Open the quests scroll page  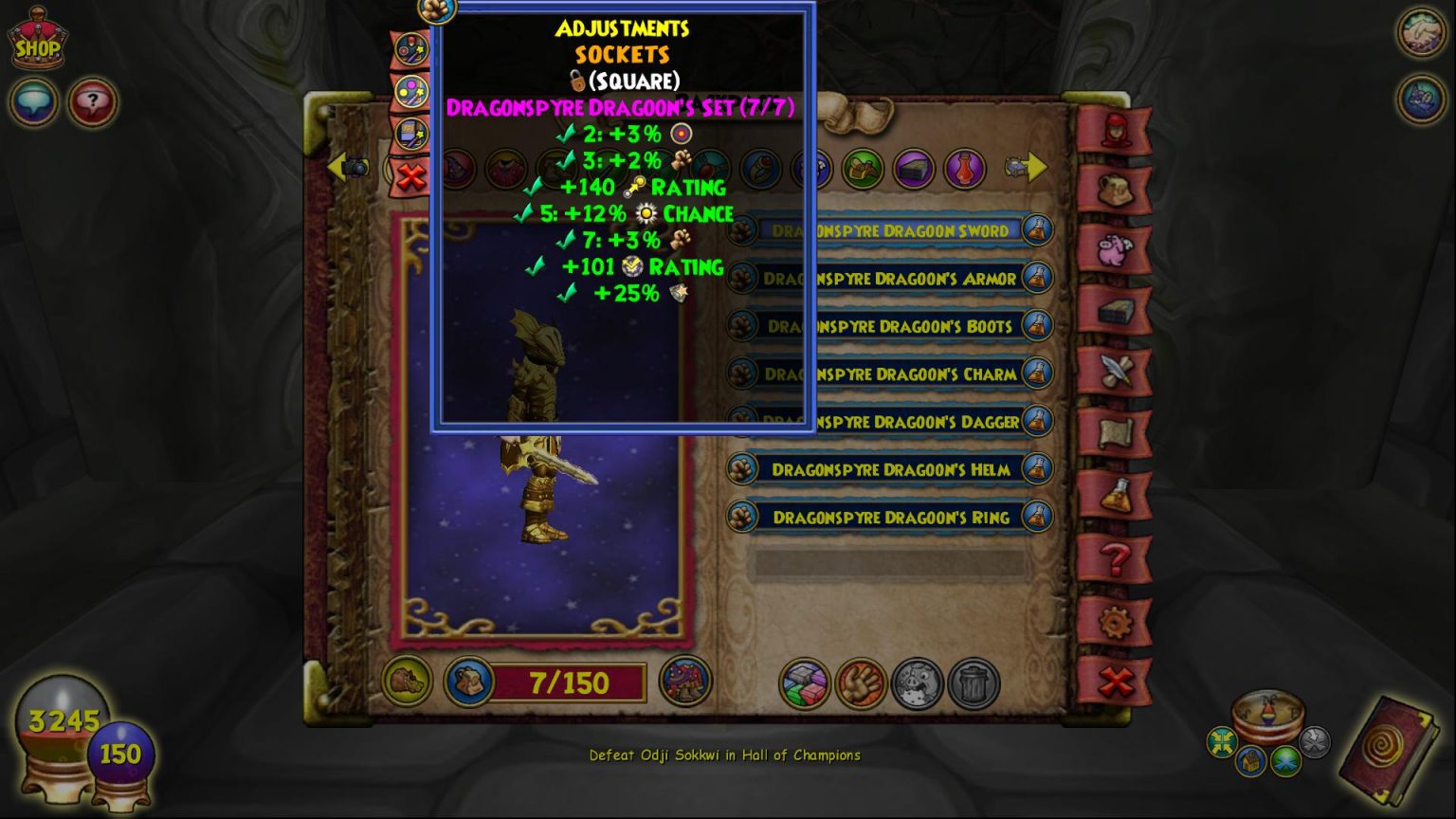tap(1119, 431)
